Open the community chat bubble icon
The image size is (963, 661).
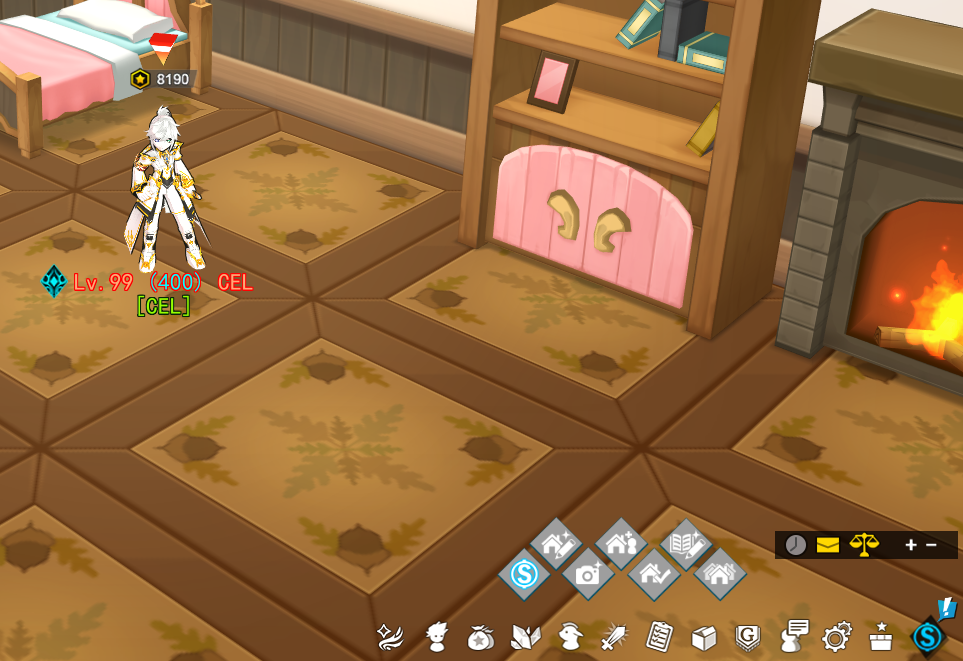(794, 636)
